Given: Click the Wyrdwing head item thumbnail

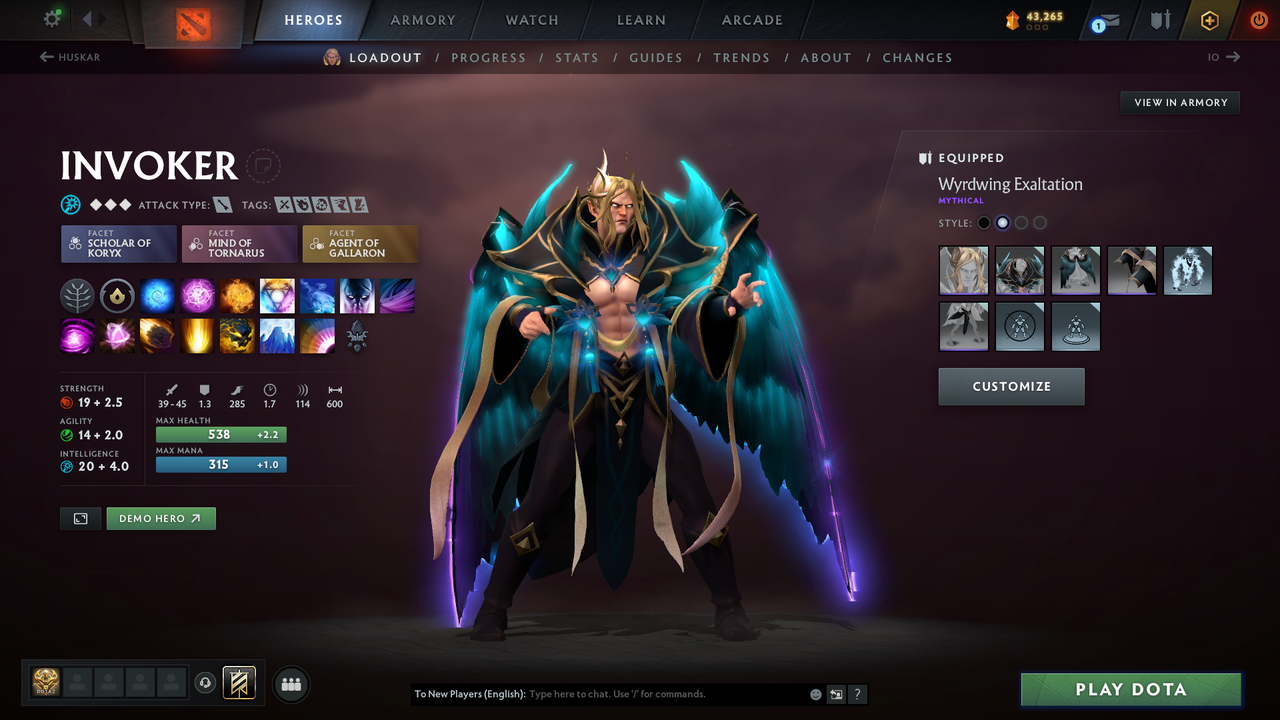Looking at the screenshot, I should click(963, 270).
